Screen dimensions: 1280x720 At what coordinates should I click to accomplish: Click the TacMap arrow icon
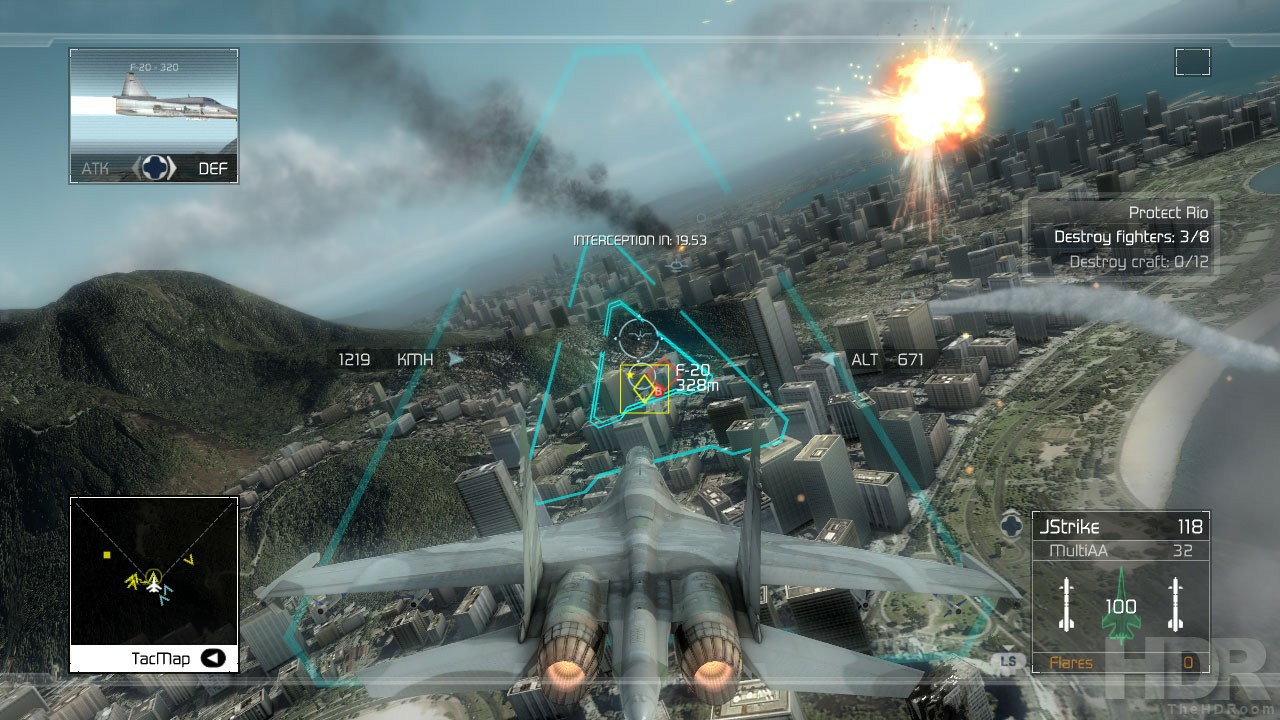click(212, 658)
